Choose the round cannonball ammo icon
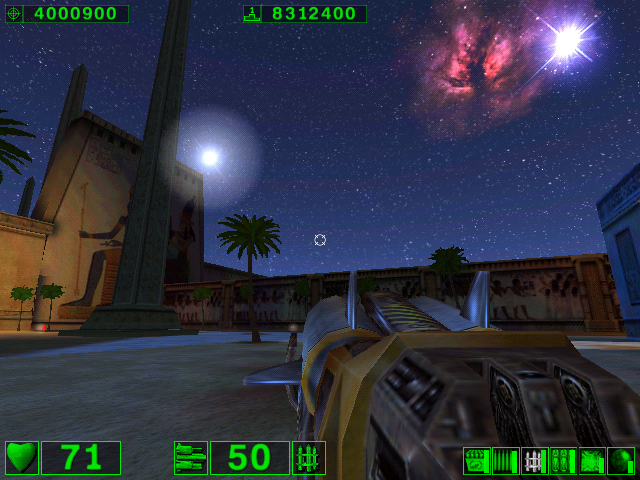The width and height of the screenshot is (640, 480). point(621,461)
